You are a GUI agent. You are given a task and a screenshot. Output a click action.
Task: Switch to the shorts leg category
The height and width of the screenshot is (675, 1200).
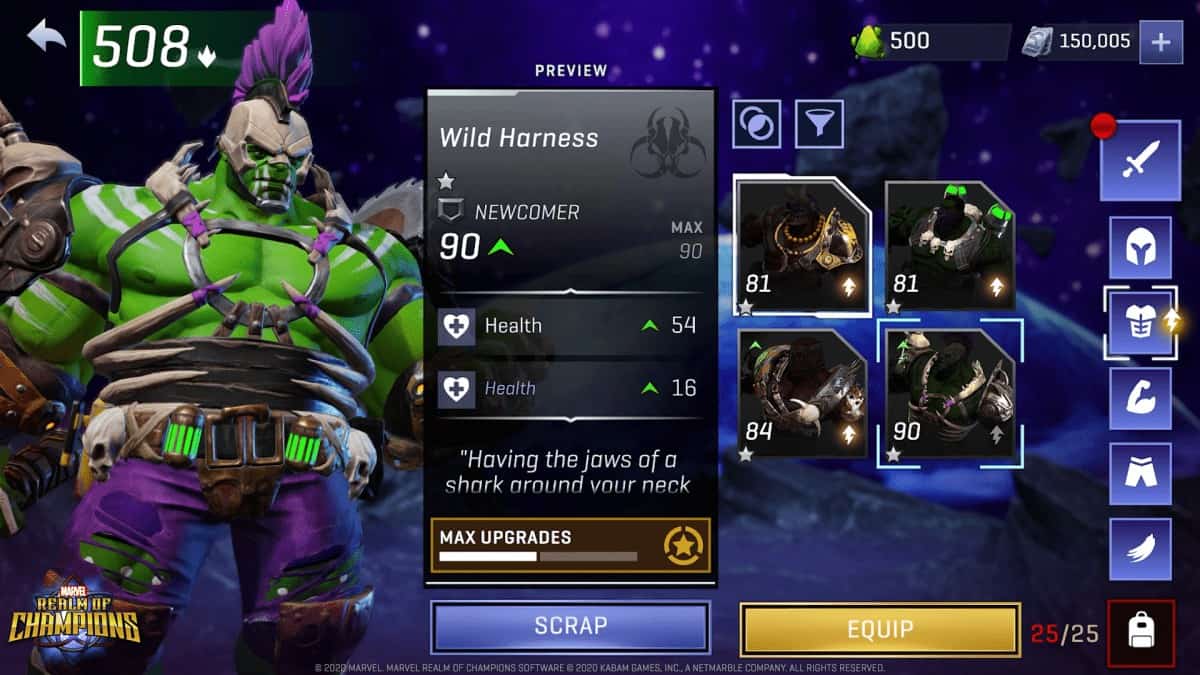1140,474
